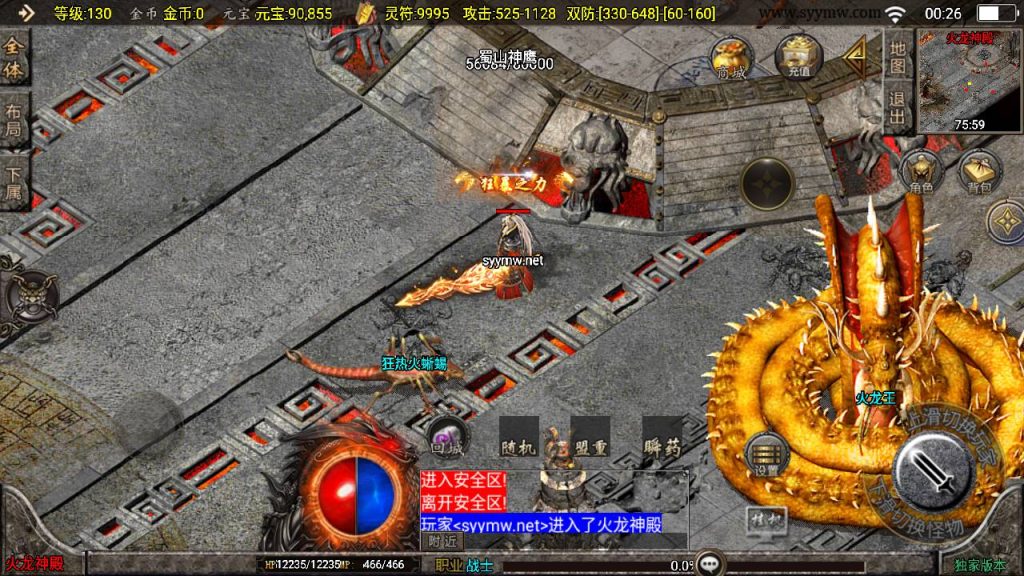
Task: Toggle the 挂机 auto-battle button
Action: pyautogui.click(x=764, y=520)
